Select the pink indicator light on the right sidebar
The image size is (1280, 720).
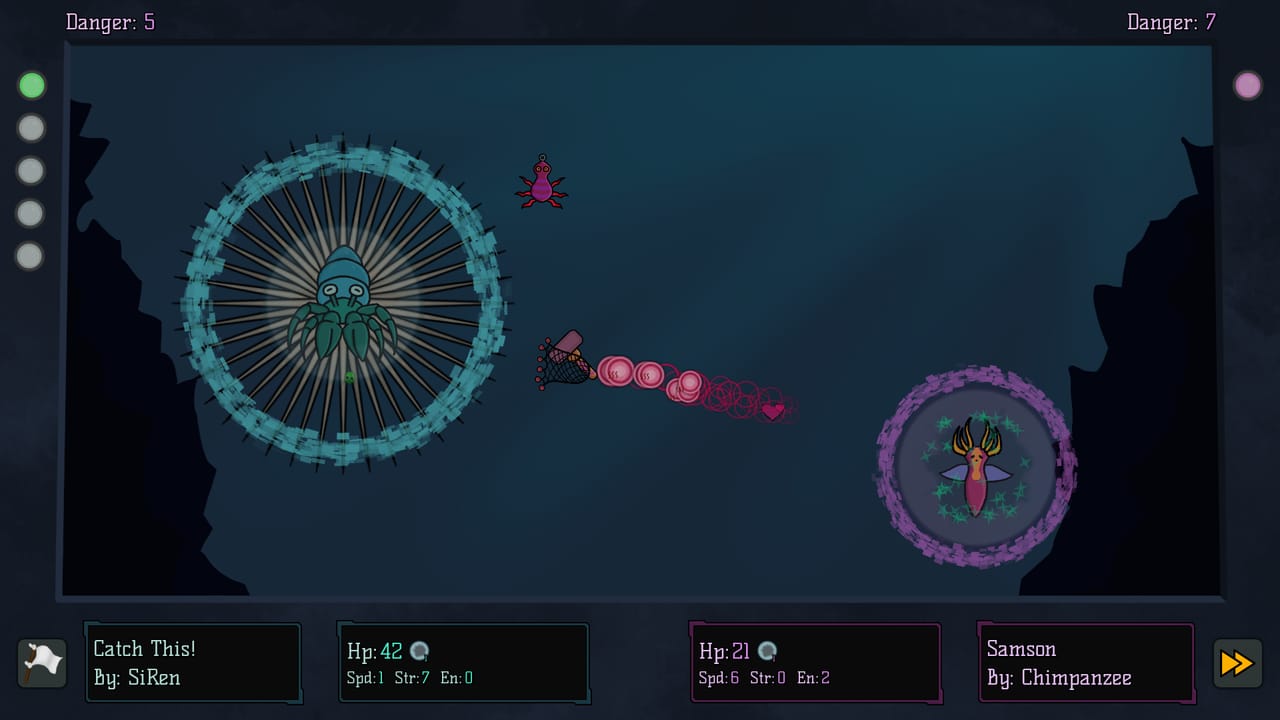pyautogui.click(x=1248, y=86)
